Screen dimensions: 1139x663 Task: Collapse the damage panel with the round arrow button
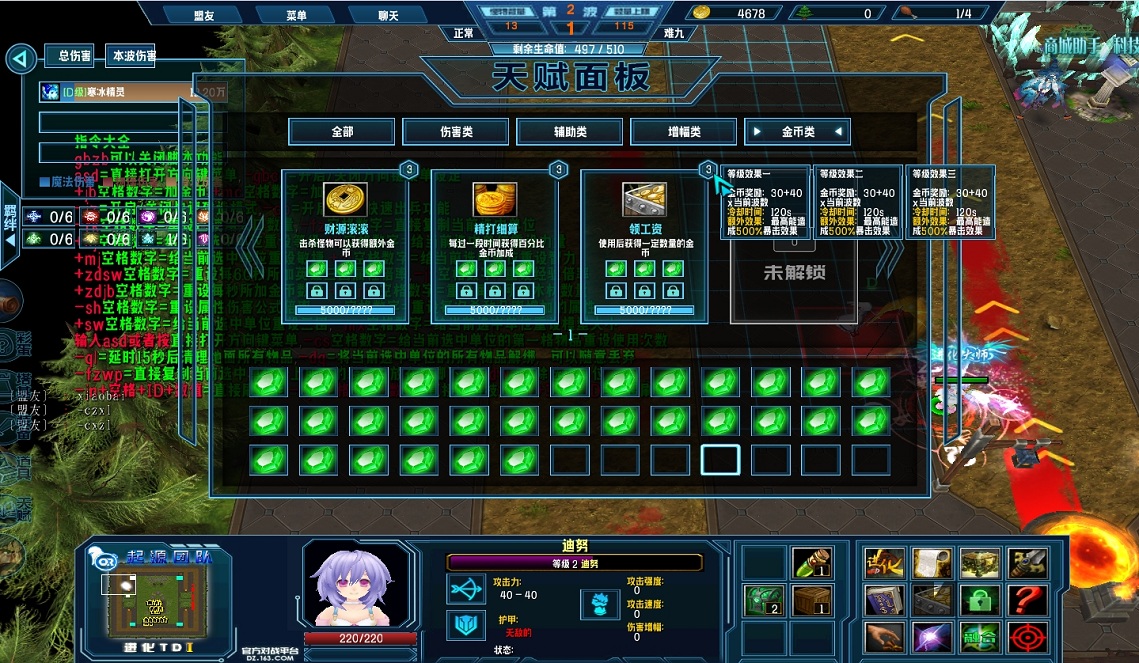pos(20,59)
